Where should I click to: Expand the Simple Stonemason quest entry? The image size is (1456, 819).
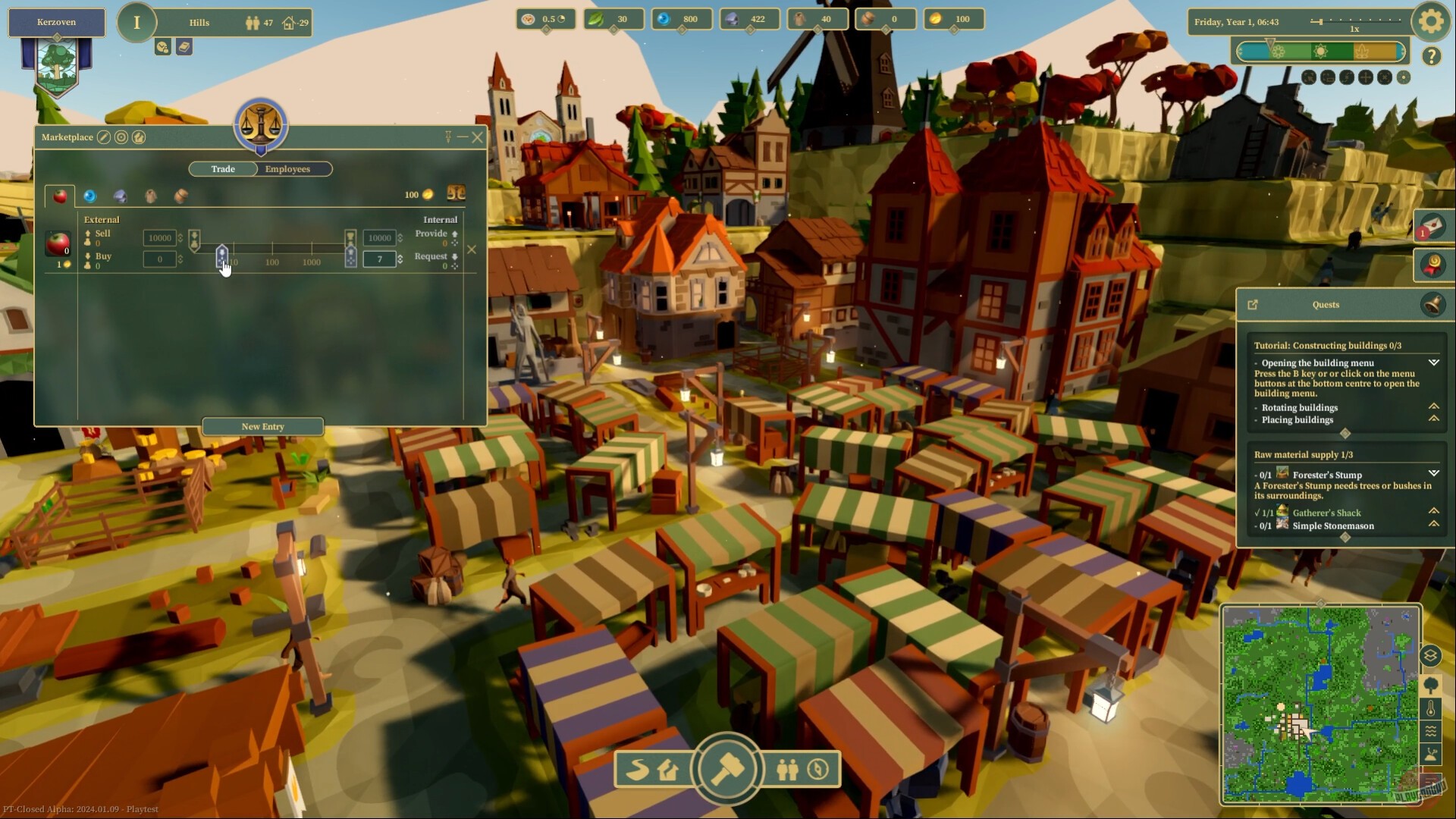1434,525
